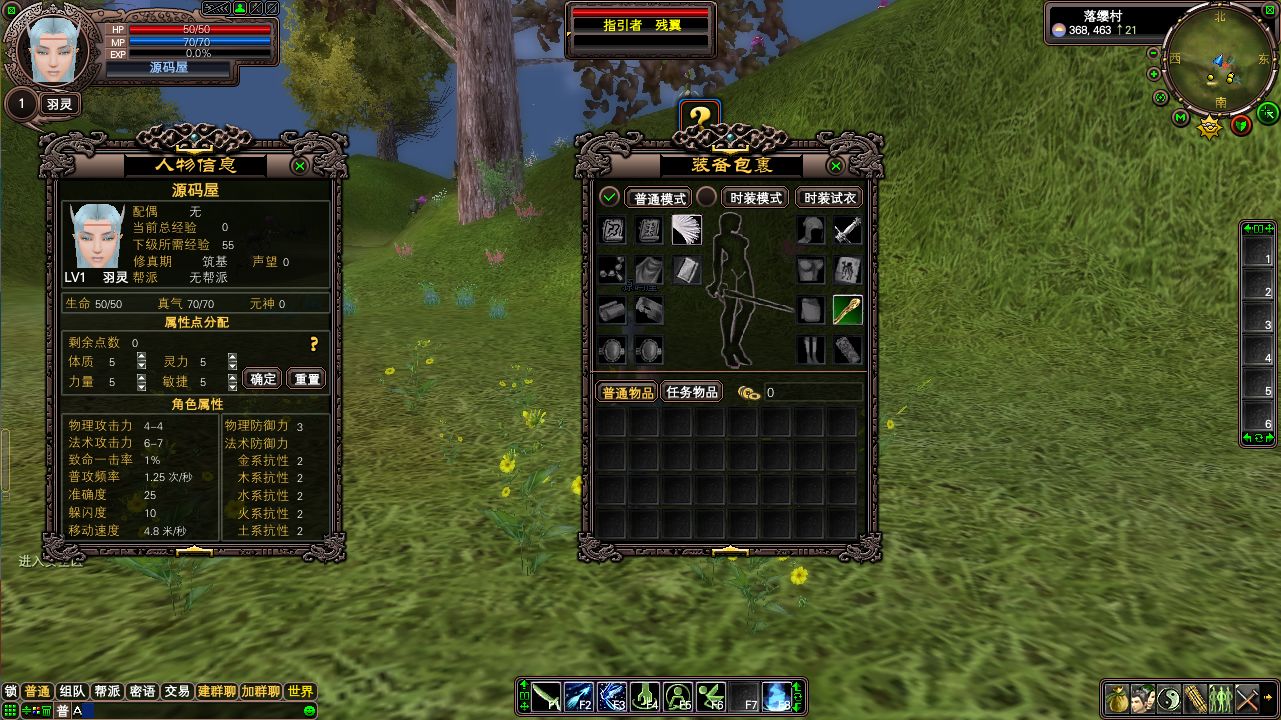
Task: Activate the F2 skill on the hotbar
Action: pyautogui.click(x=579, y=696)
